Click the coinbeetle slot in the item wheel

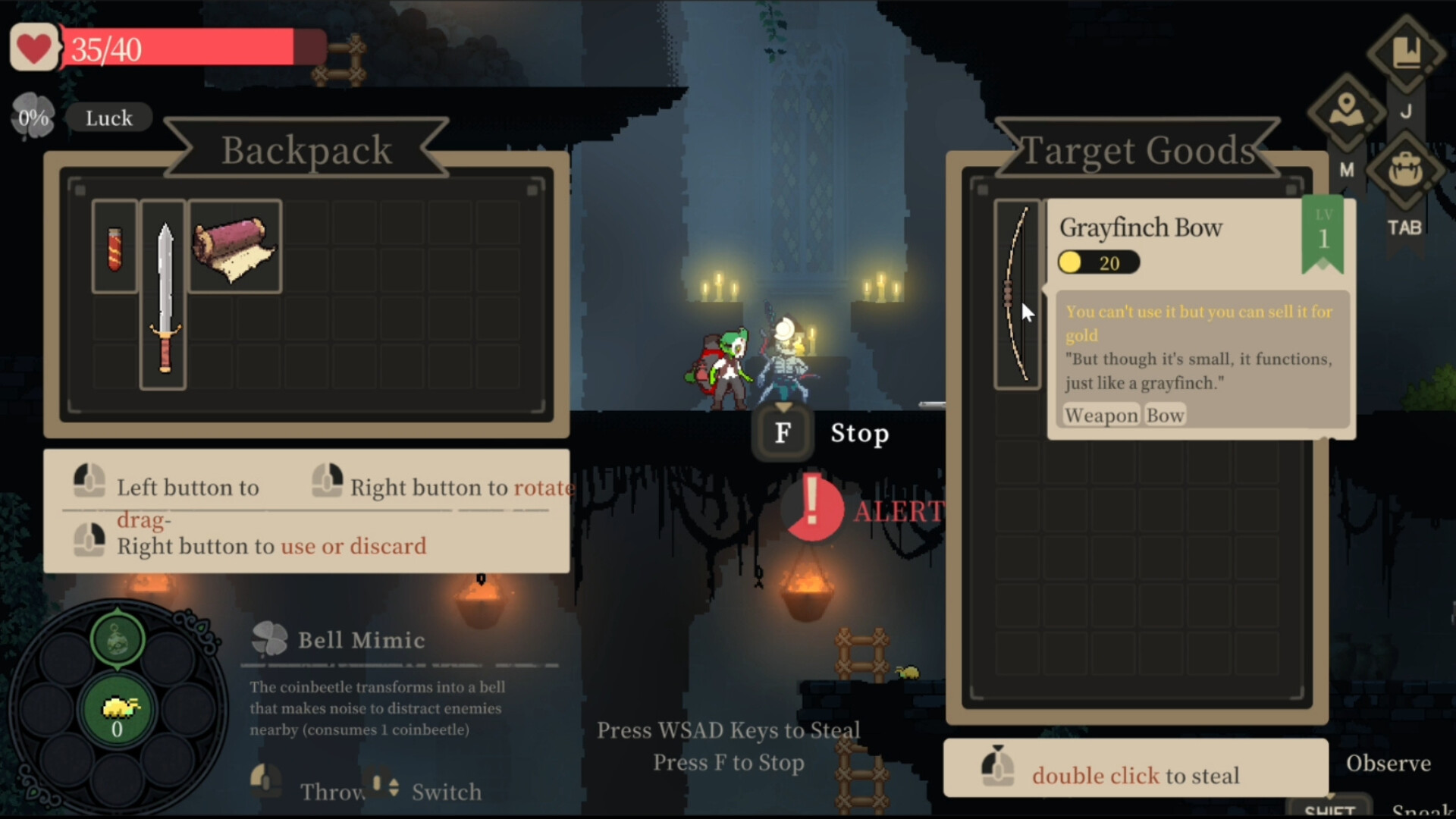click(x=118, y=709)
